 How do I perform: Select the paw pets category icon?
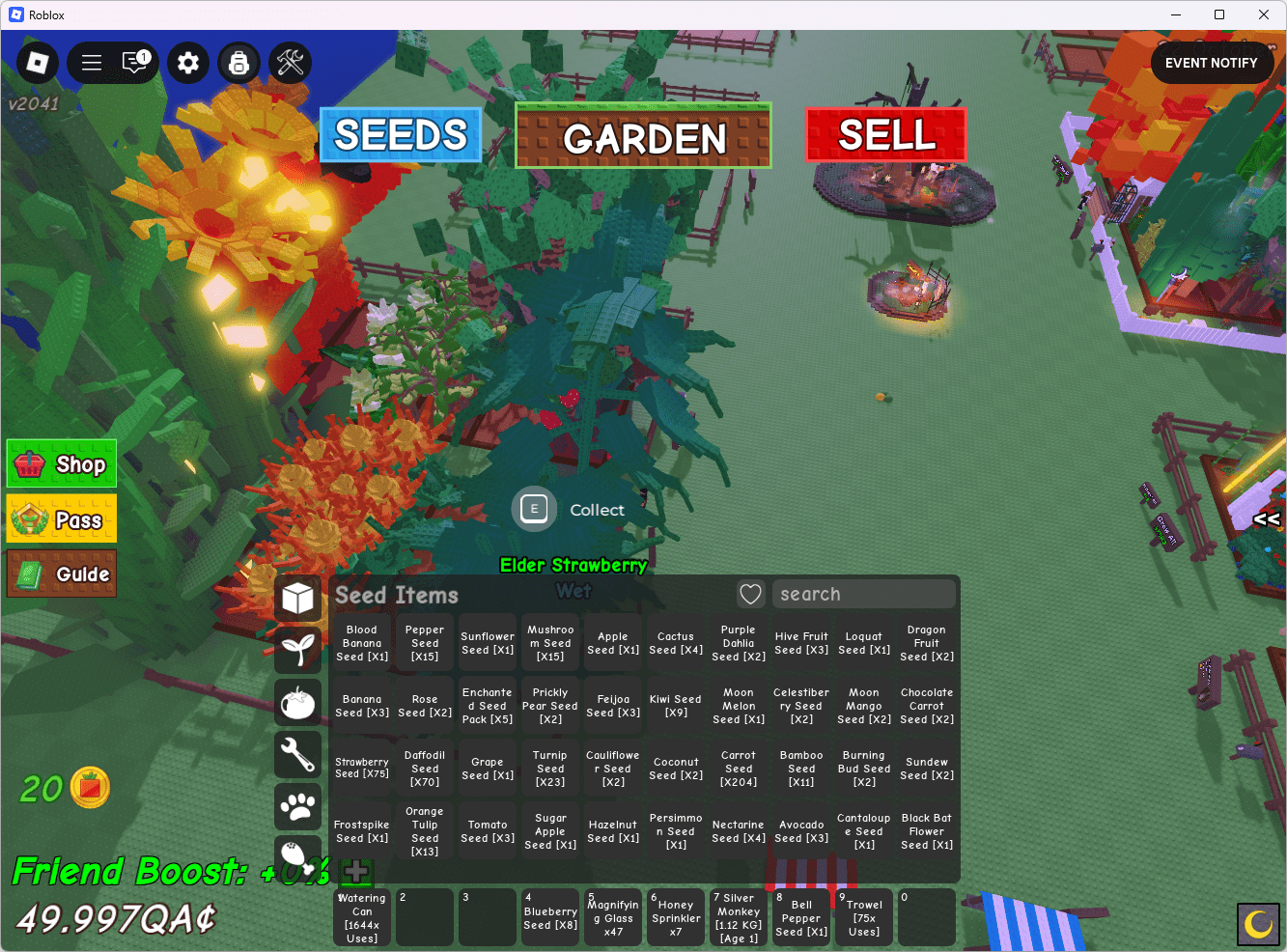[298, 806]
